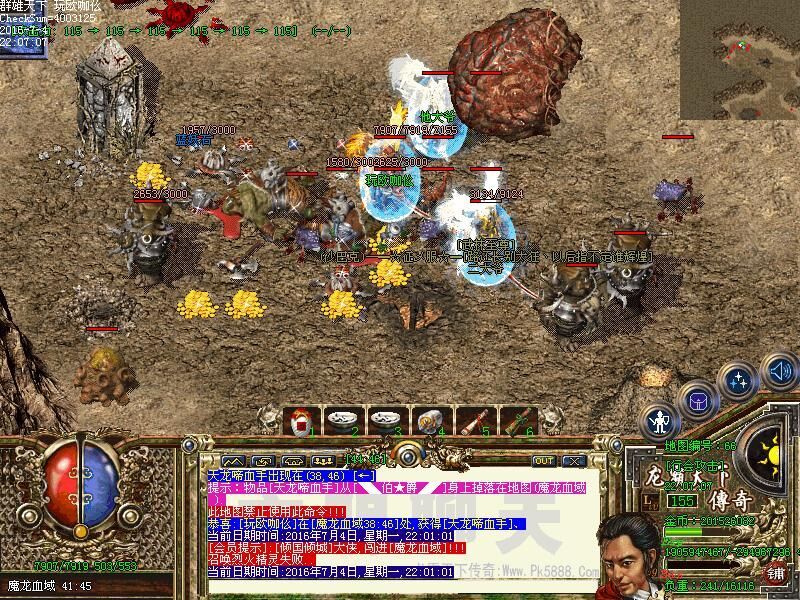The image size is (800, 600).
Task: Select the bowl item in belt slot 2
Action: coord(343,420)
